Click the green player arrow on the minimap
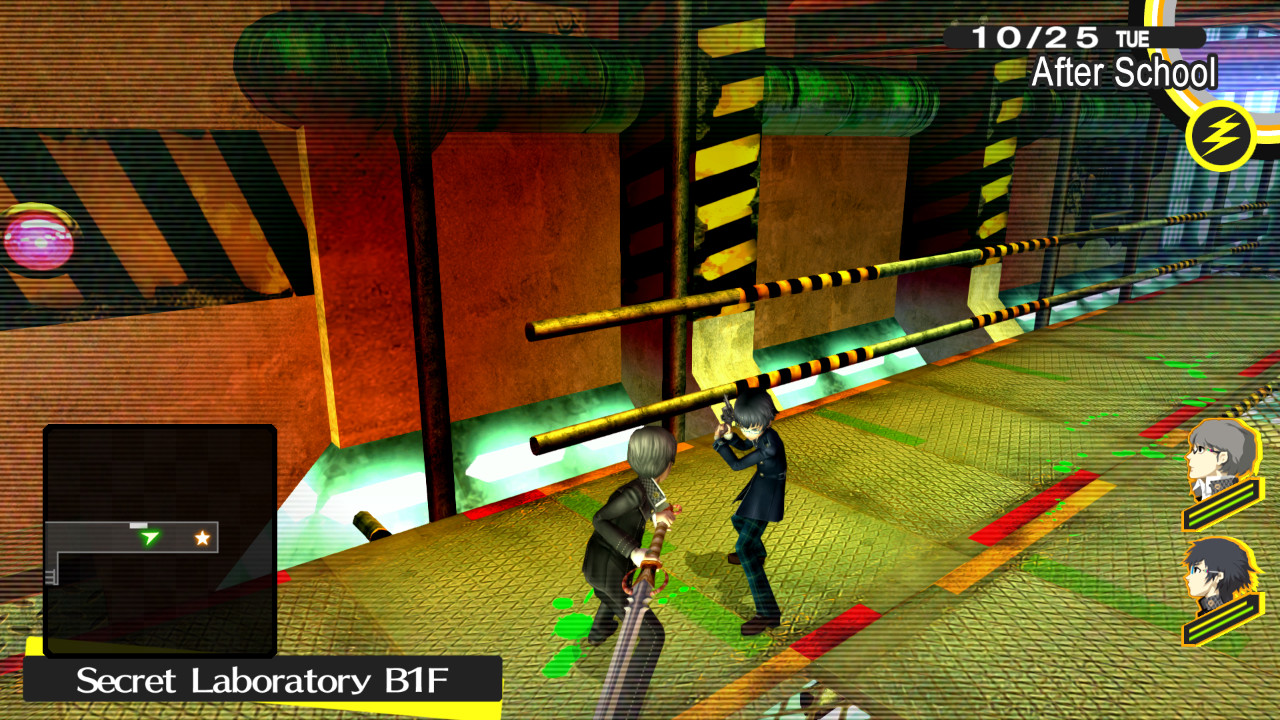 148,537
